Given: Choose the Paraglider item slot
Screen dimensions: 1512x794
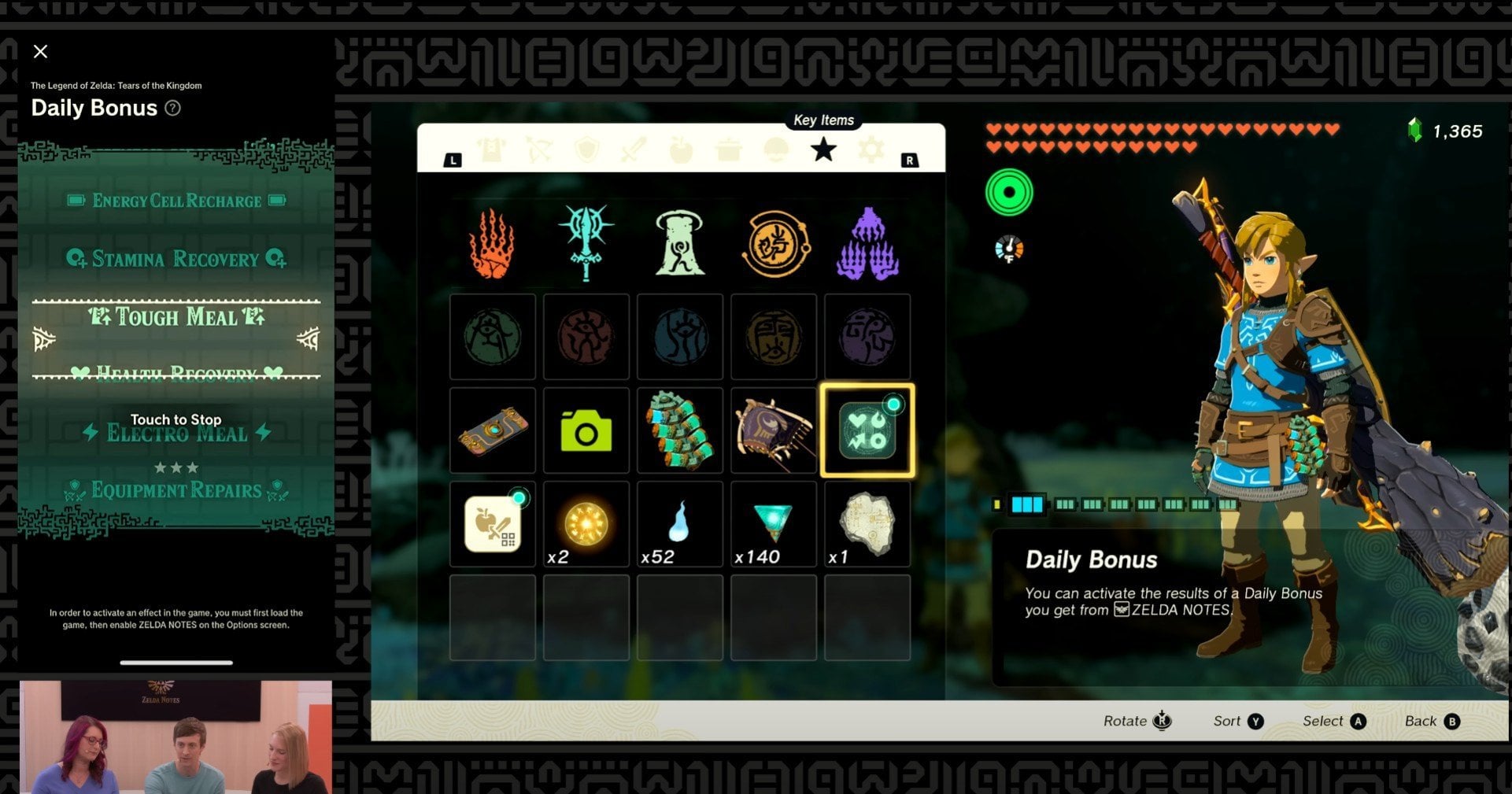Looking at the screenshot, I should point(774,430).
